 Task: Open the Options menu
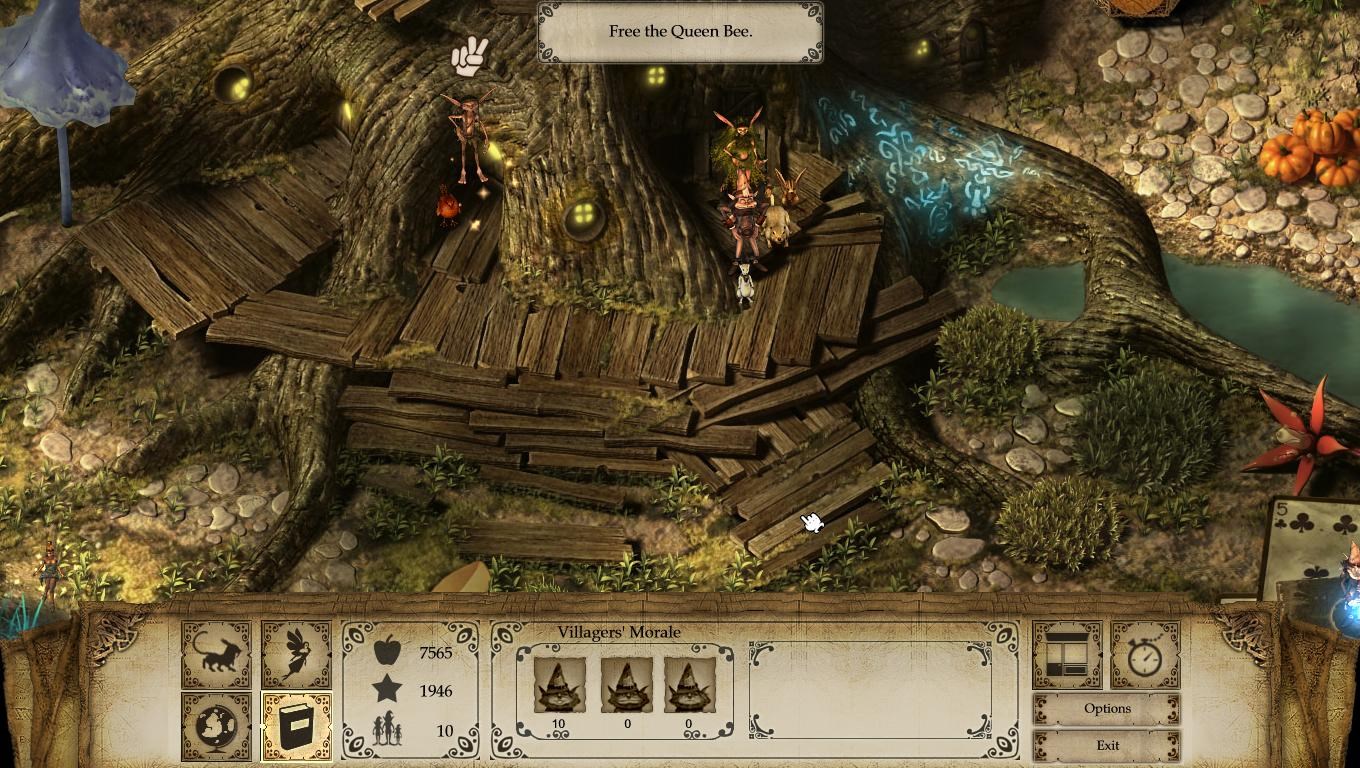coord(1107,709)
